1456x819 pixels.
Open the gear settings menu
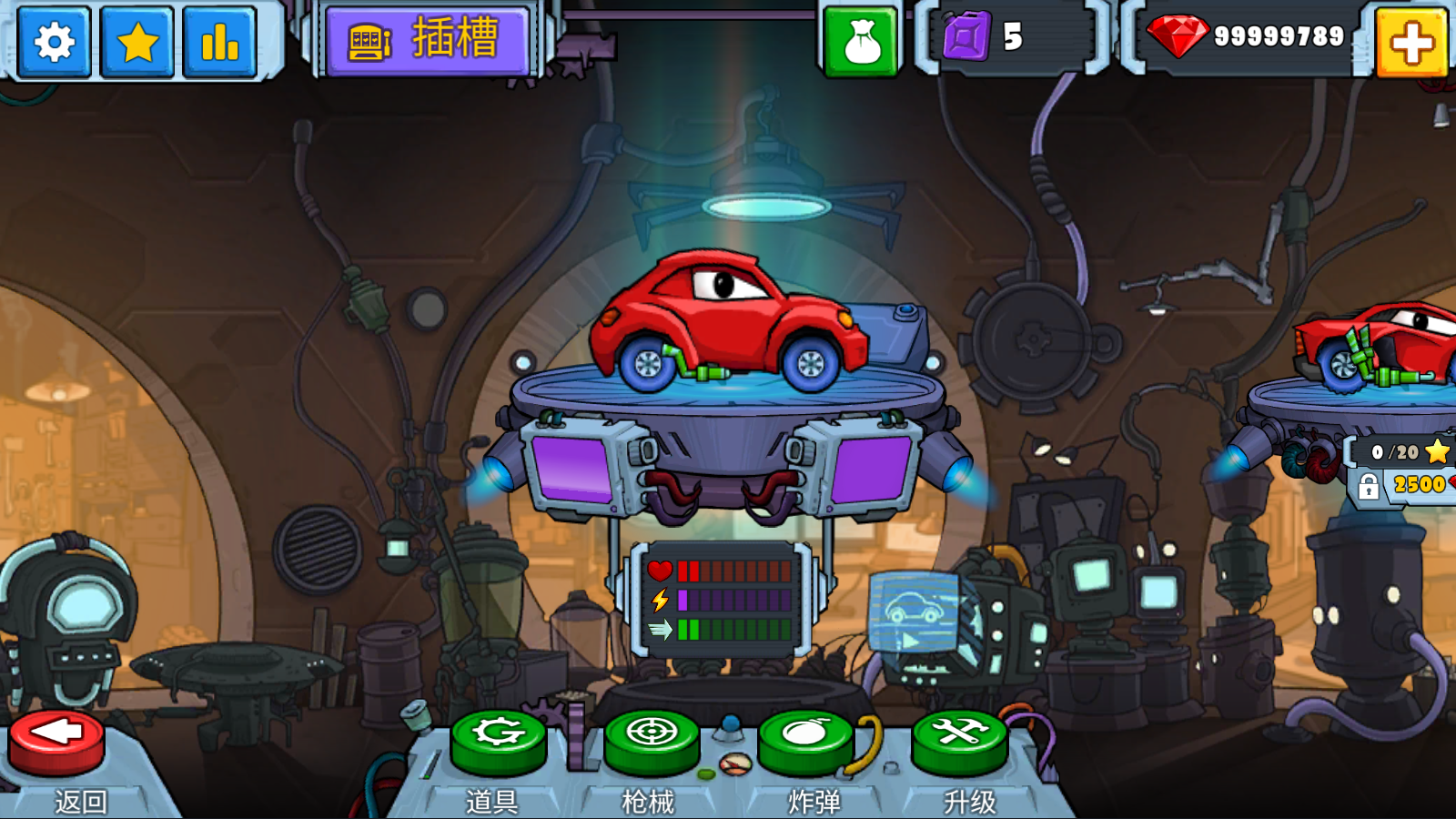click(x=55, y=42)
